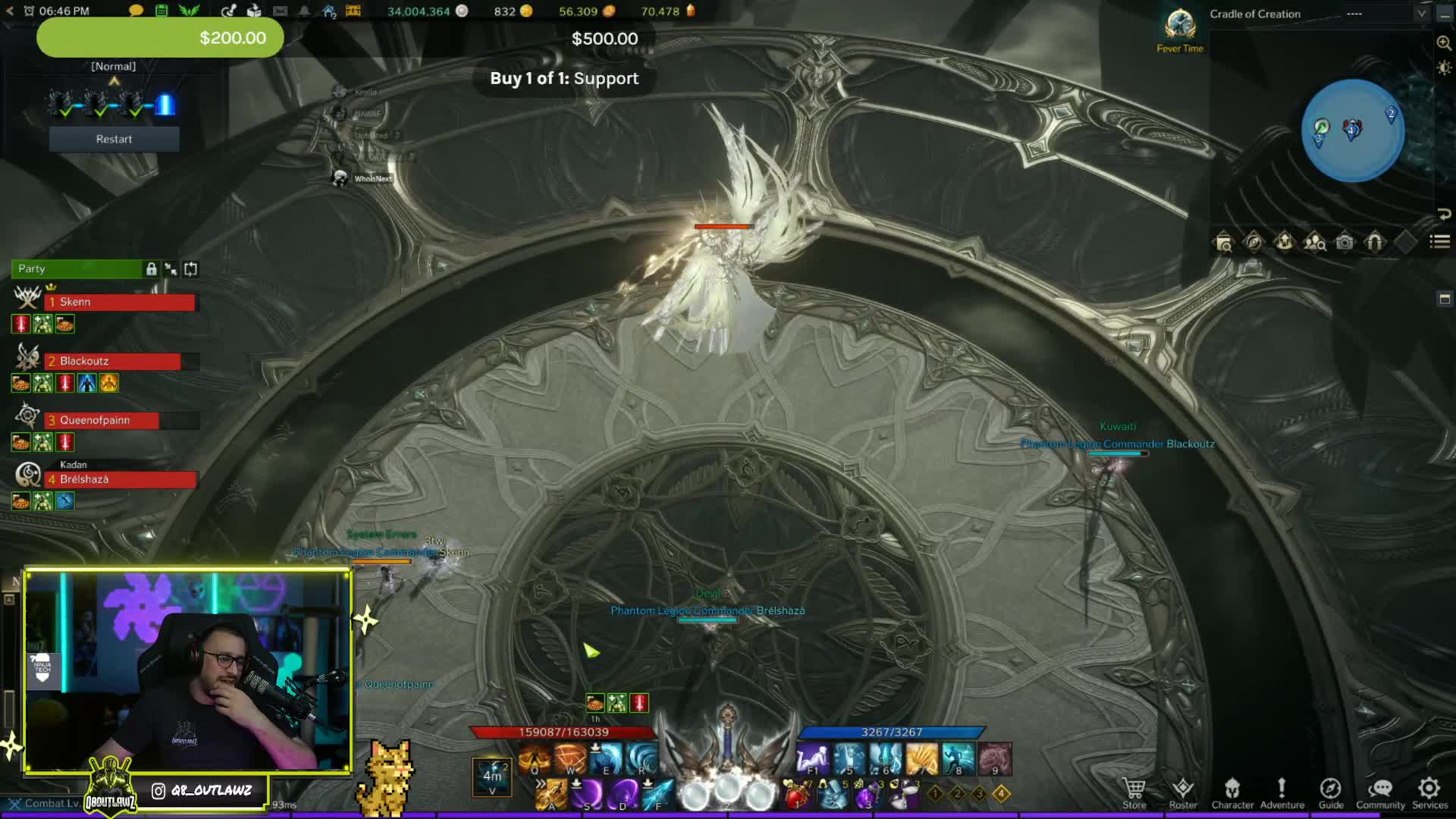Open the Cradle of Creation channel dropdown
This screenshot has width=1456, height=819.
[1421, 14]
